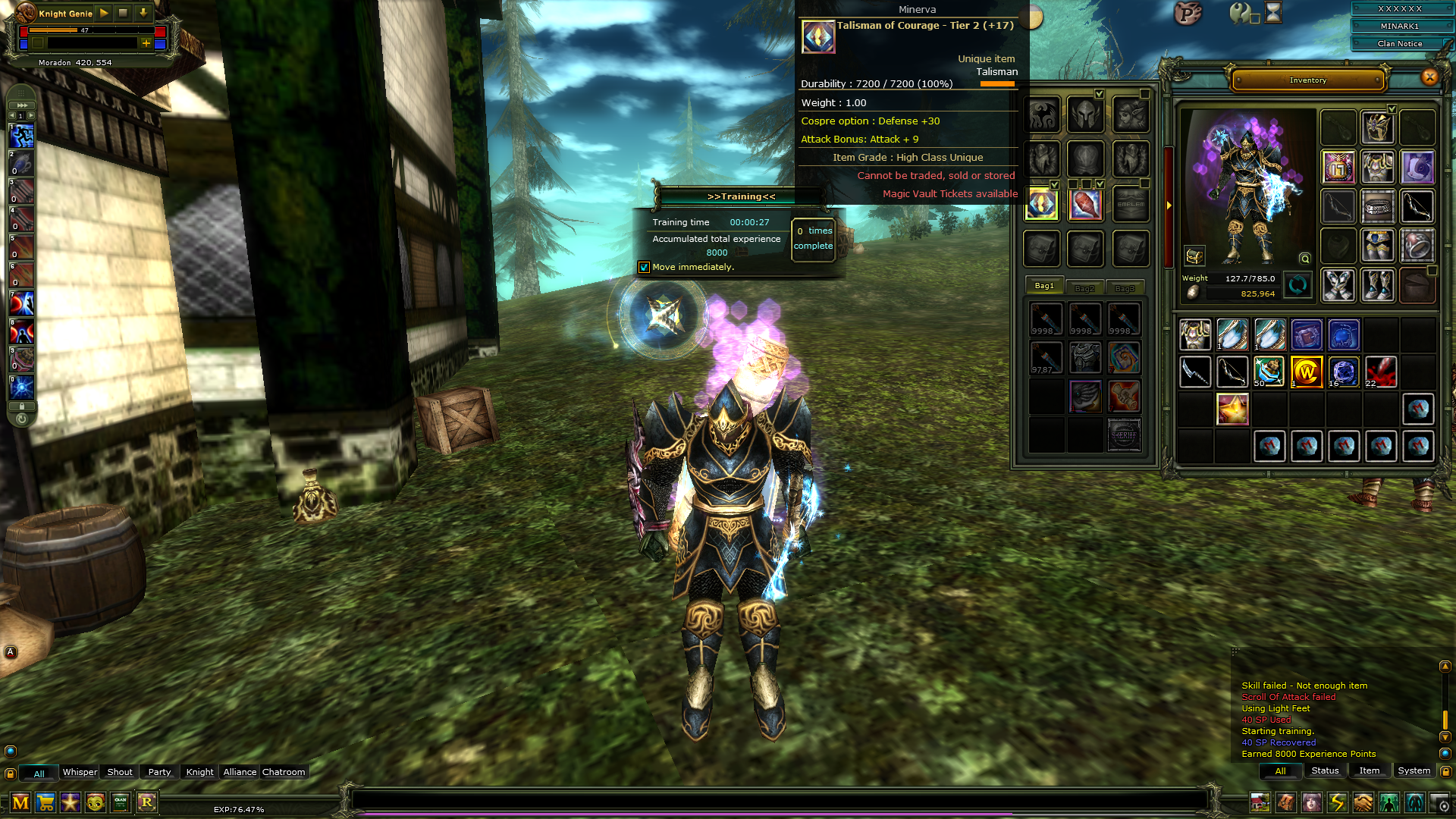Viewport: 1456px width, 819px height.
Task: Click the handshake trade icon bottom-right
Action: click(x=1364, y=803)
